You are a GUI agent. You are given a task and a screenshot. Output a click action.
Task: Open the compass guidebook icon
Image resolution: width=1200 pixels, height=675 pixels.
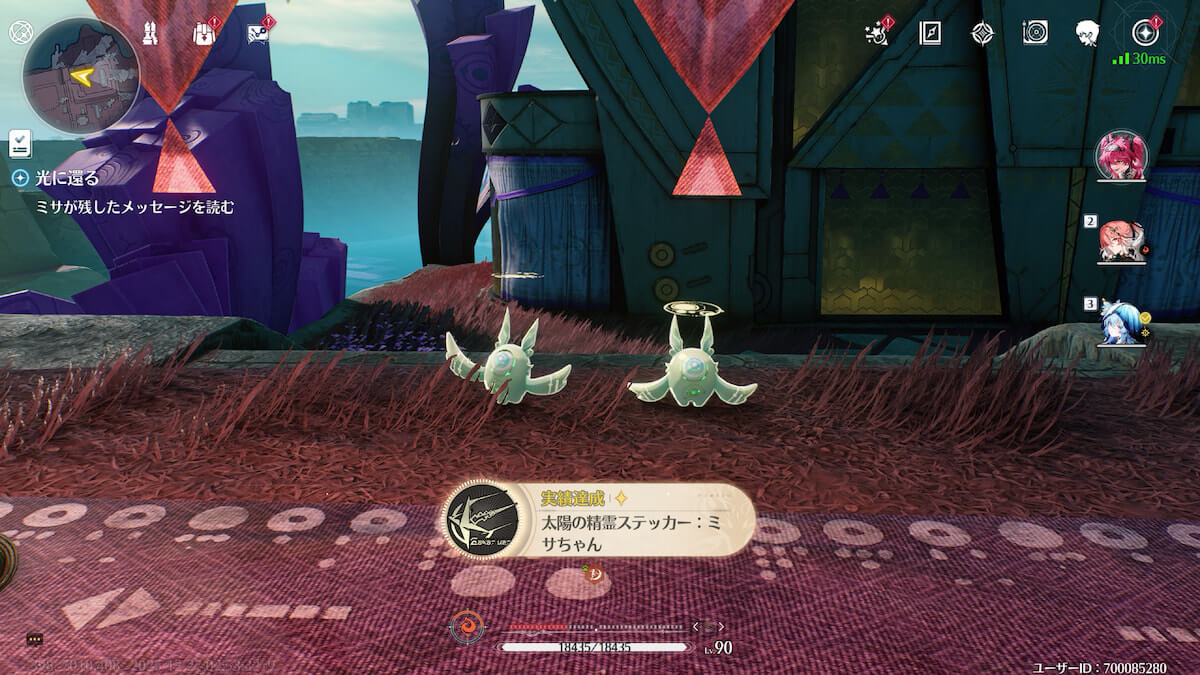pyautogui.click(x=930, y=33)
